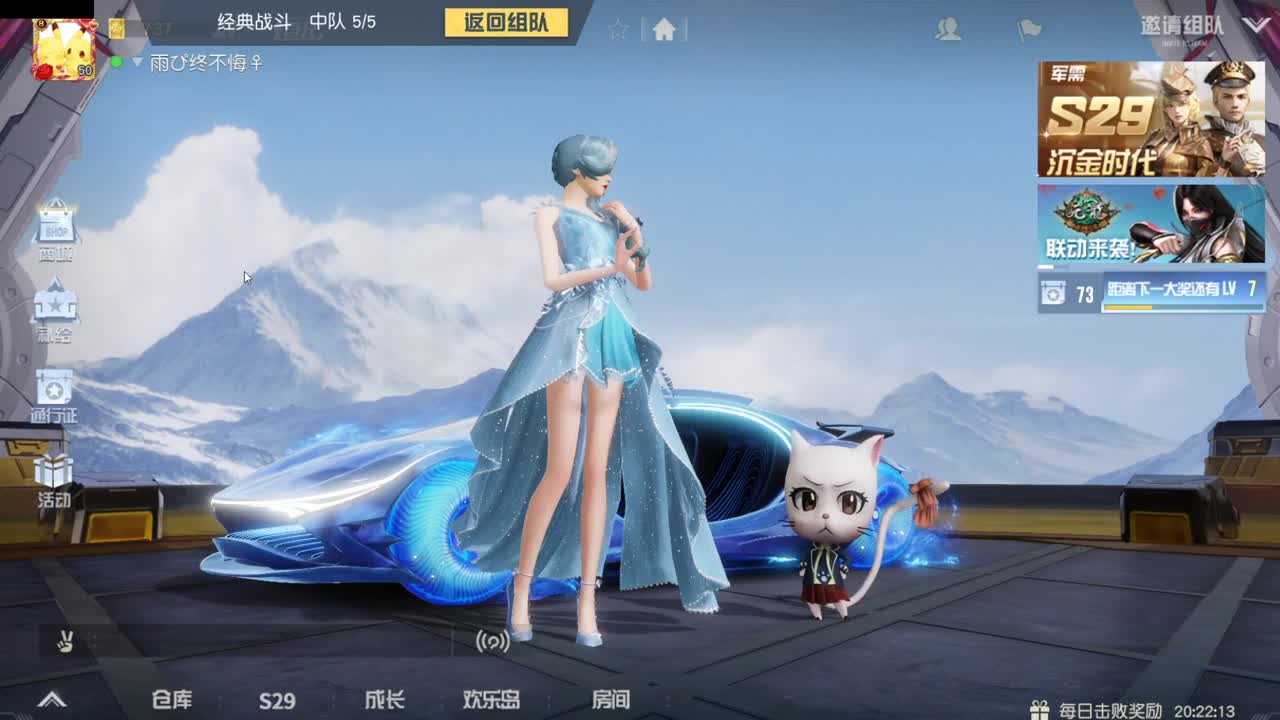Open the S29 沉金时代 banner

1150,117
